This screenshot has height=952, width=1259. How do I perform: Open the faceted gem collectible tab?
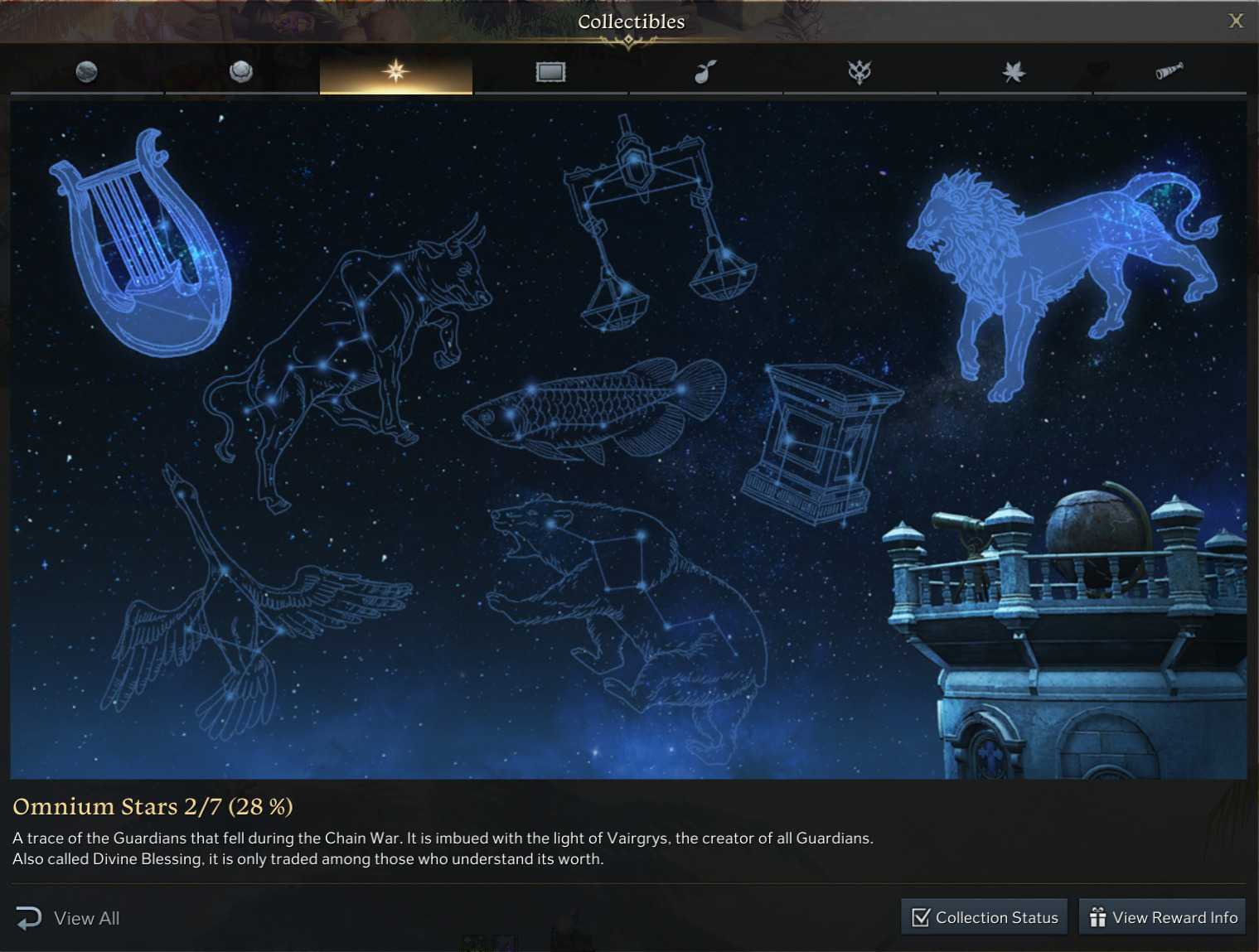(241, 72)
